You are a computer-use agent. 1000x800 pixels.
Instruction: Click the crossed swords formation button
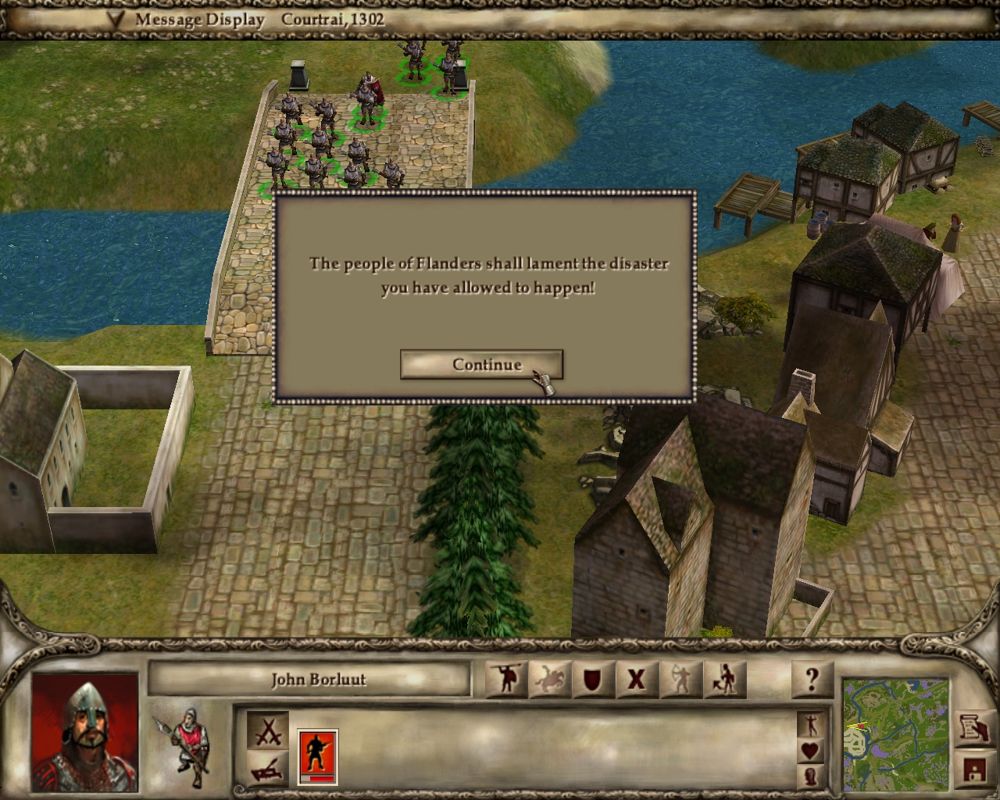pos(267,731)
